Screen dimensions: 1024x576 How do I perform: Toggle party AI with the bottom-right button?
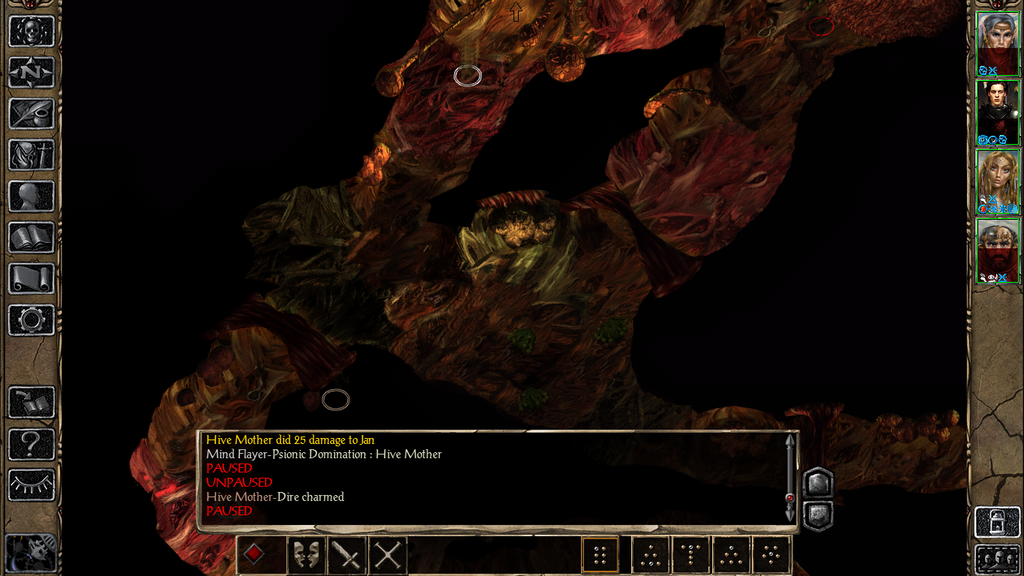point(997,558)
